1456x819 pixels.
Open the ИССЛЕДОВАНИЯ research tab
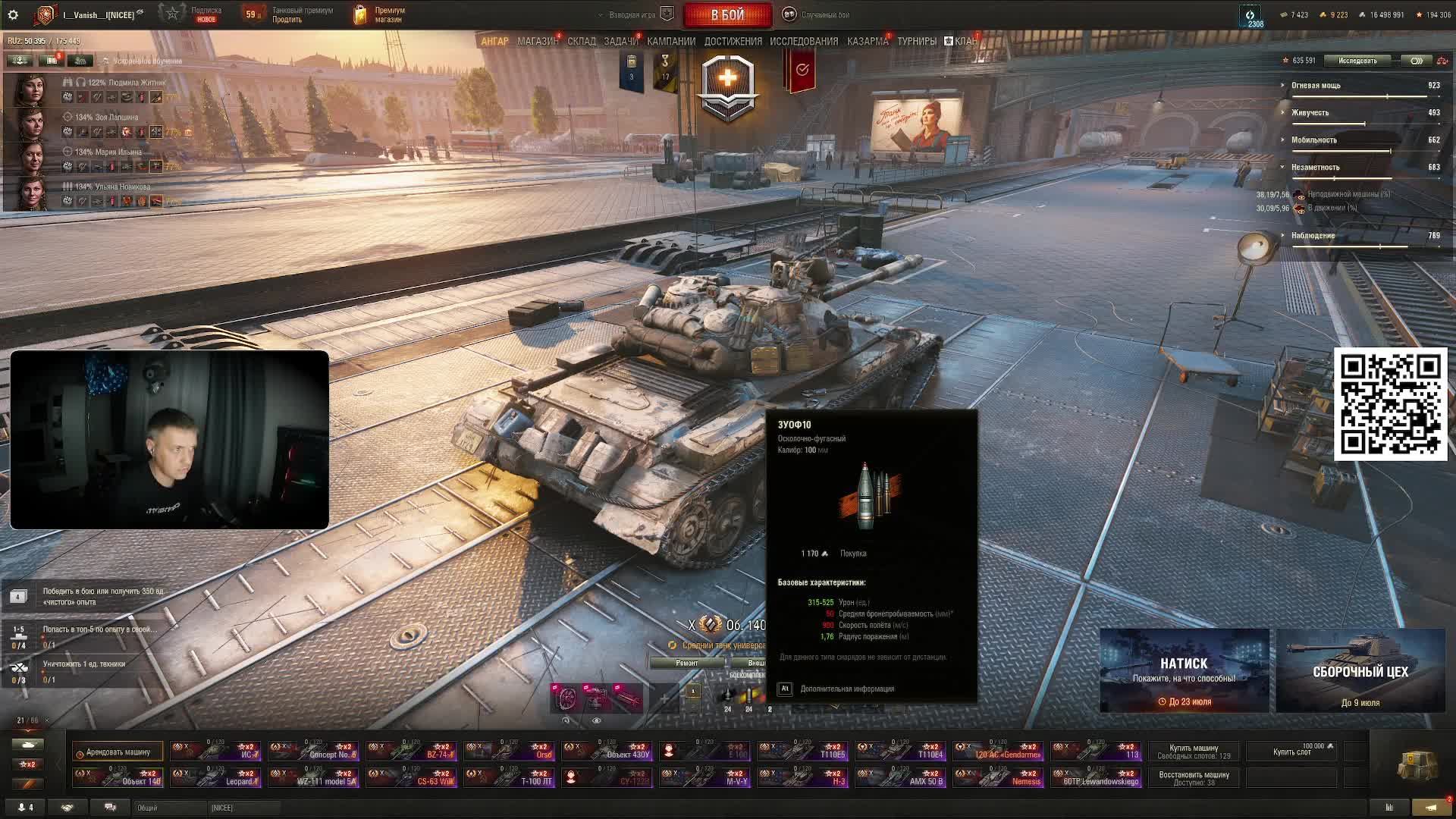(804, 41)
